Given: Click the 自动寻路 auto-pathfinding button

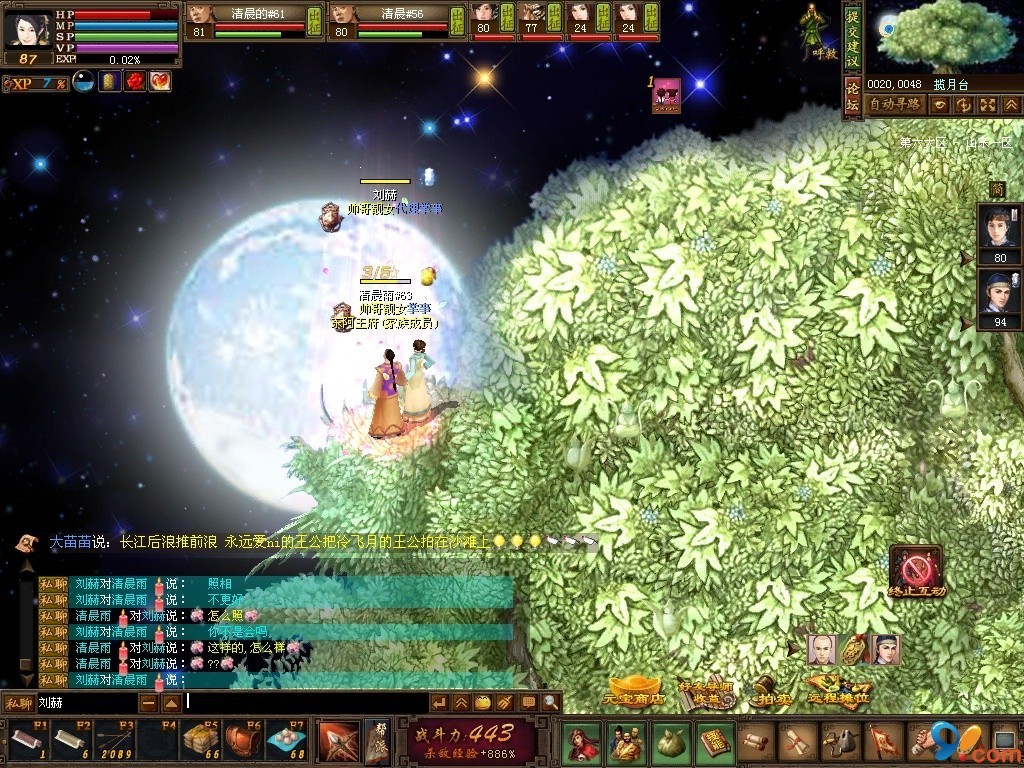Looking at the screenshot, I should pyautogui.click(x=894, y=104).
